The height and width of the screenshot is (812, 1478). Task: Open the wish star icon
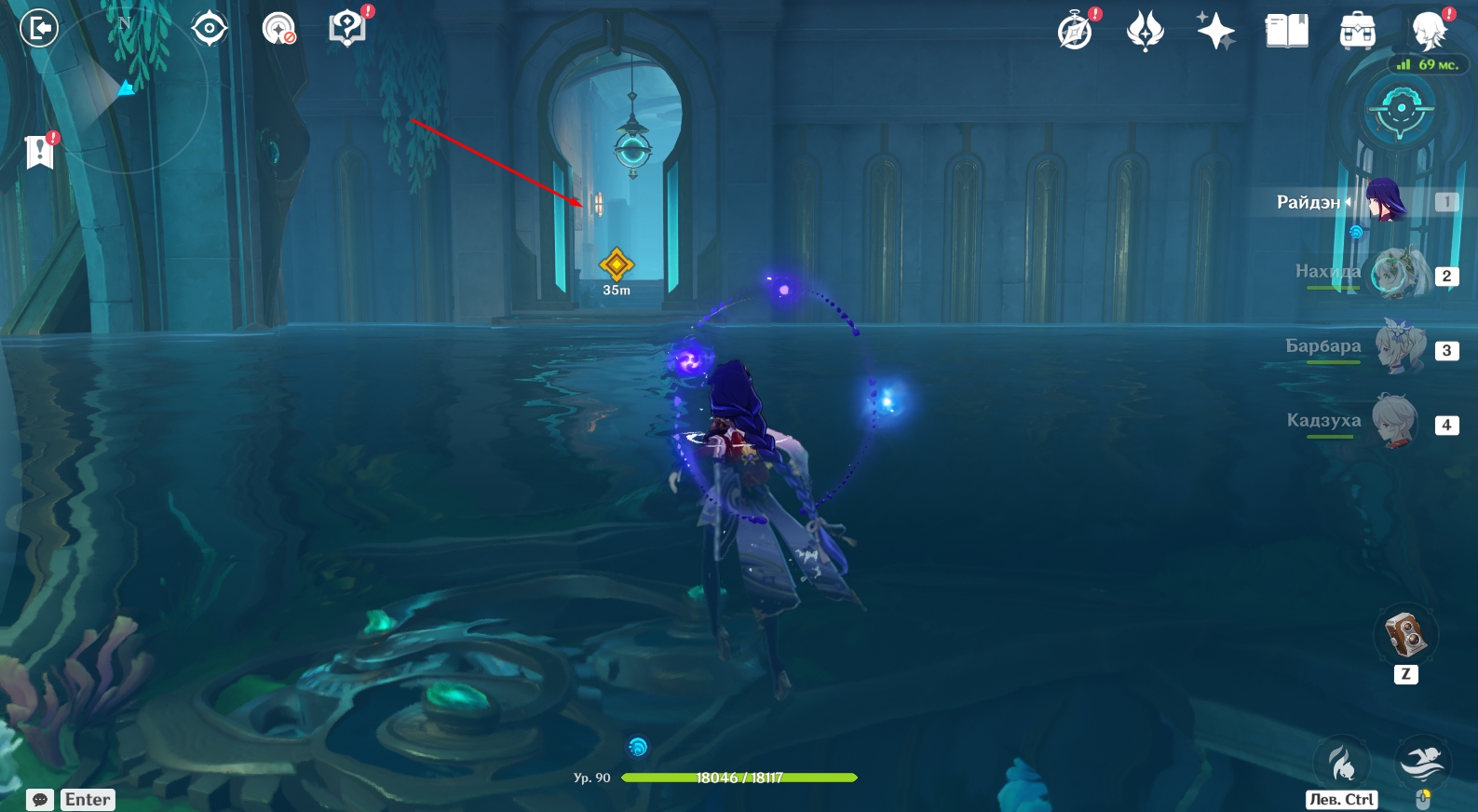(x=1216, y=32)
